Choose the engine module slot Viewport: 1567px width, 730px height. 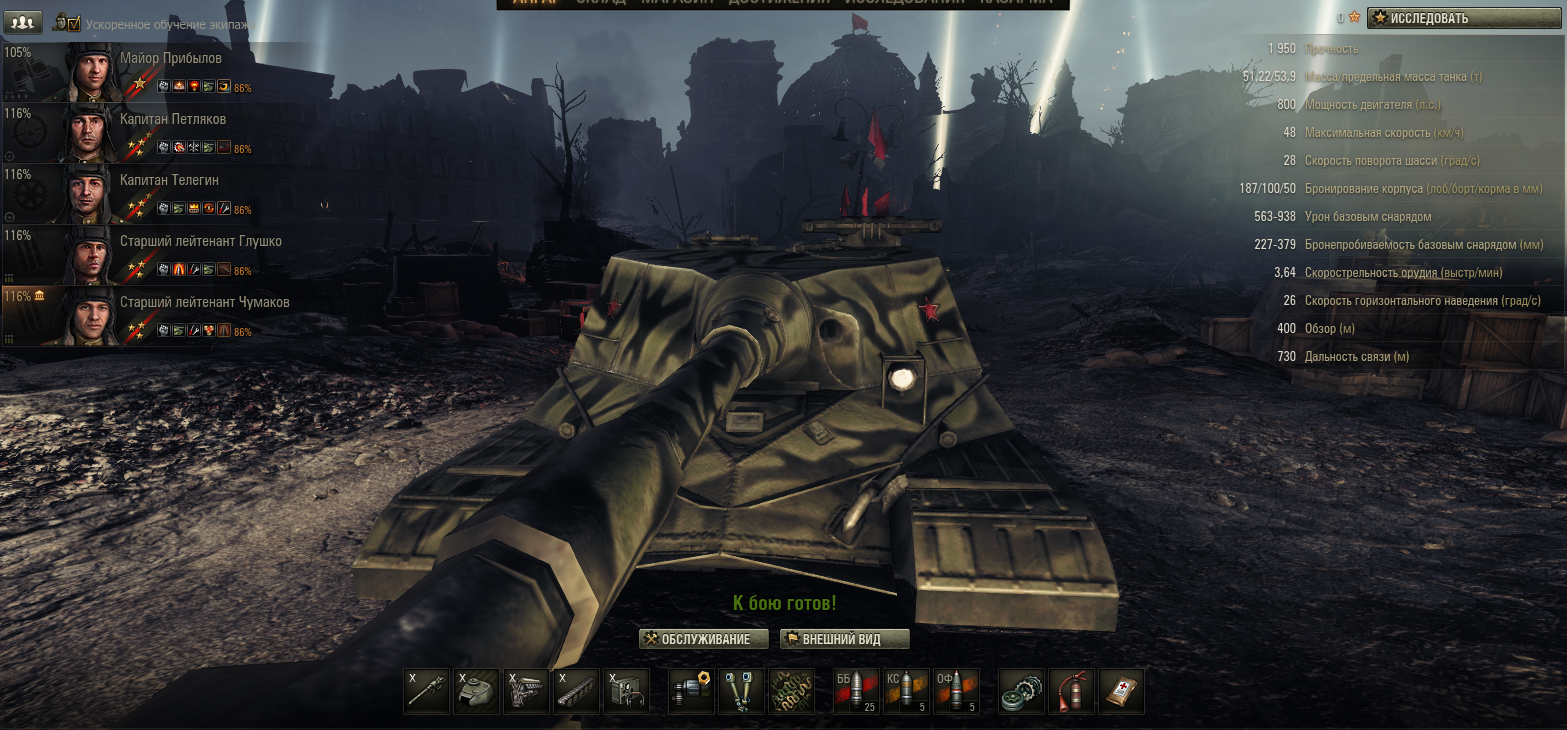(526, 691)
